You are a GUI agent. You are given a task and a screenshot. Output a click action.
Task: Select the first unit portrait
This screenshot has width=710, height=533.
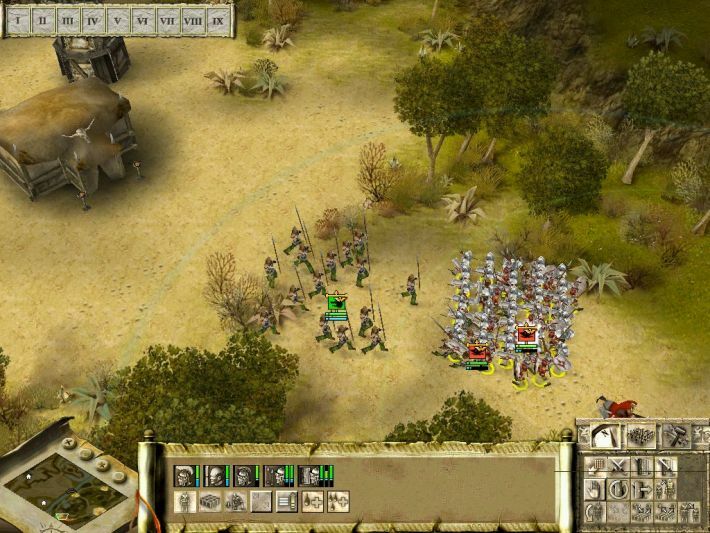[184, 477]
